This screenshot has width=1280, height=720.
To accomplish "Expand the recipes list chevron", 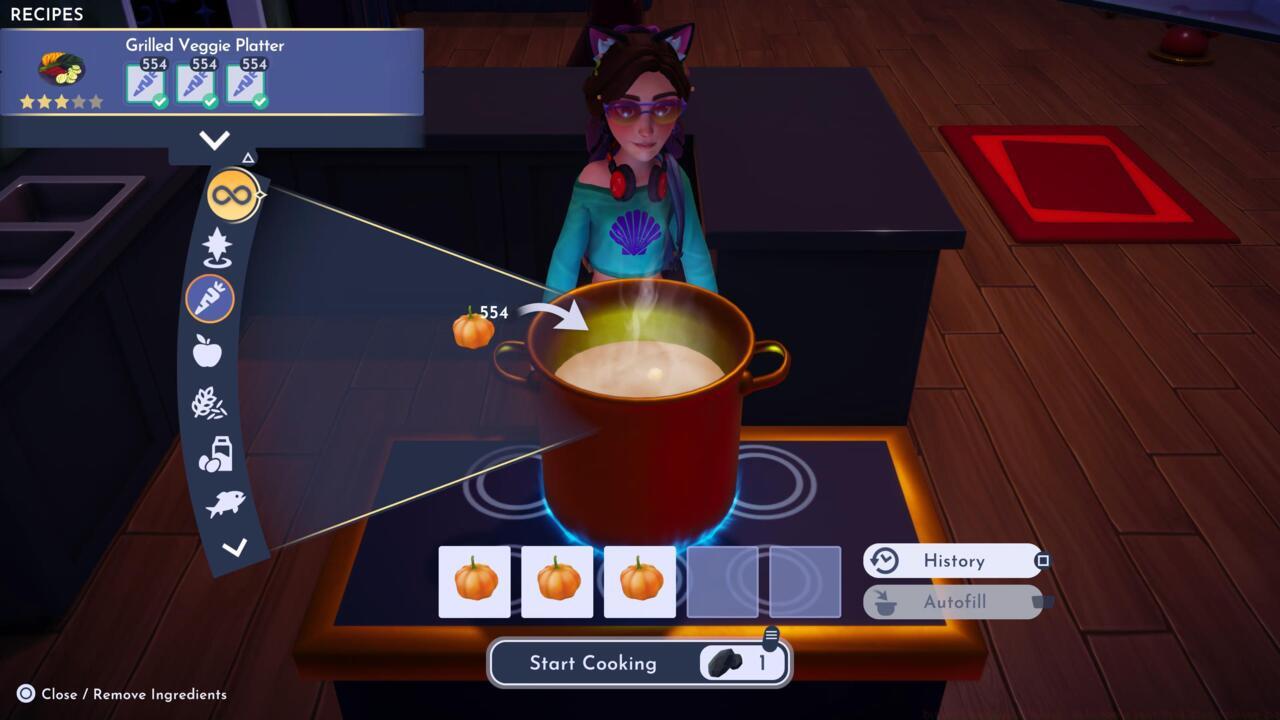I will coord(214,140).
